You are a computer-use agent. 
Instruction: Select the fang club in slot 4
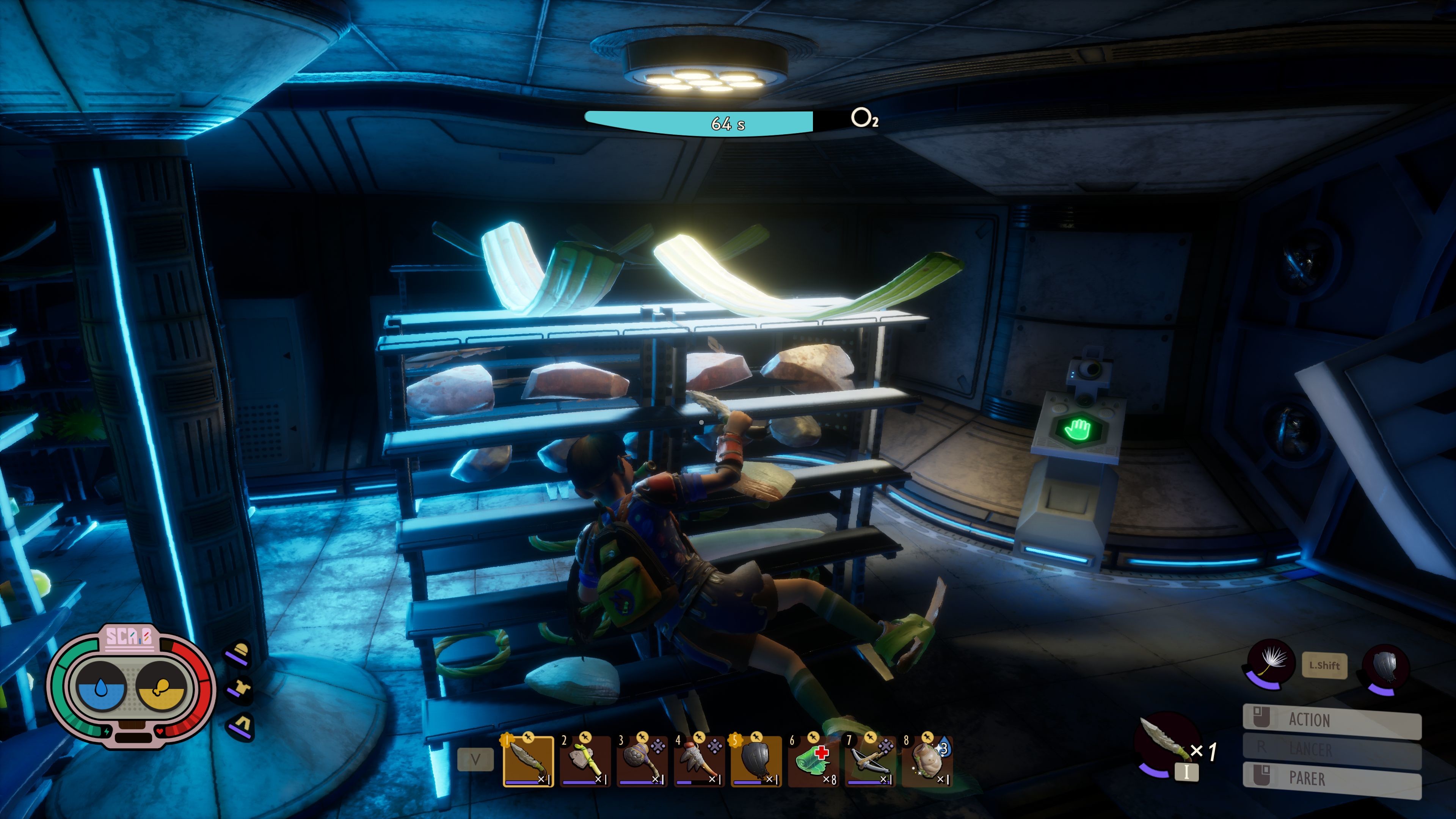click(x=699, y=761)
